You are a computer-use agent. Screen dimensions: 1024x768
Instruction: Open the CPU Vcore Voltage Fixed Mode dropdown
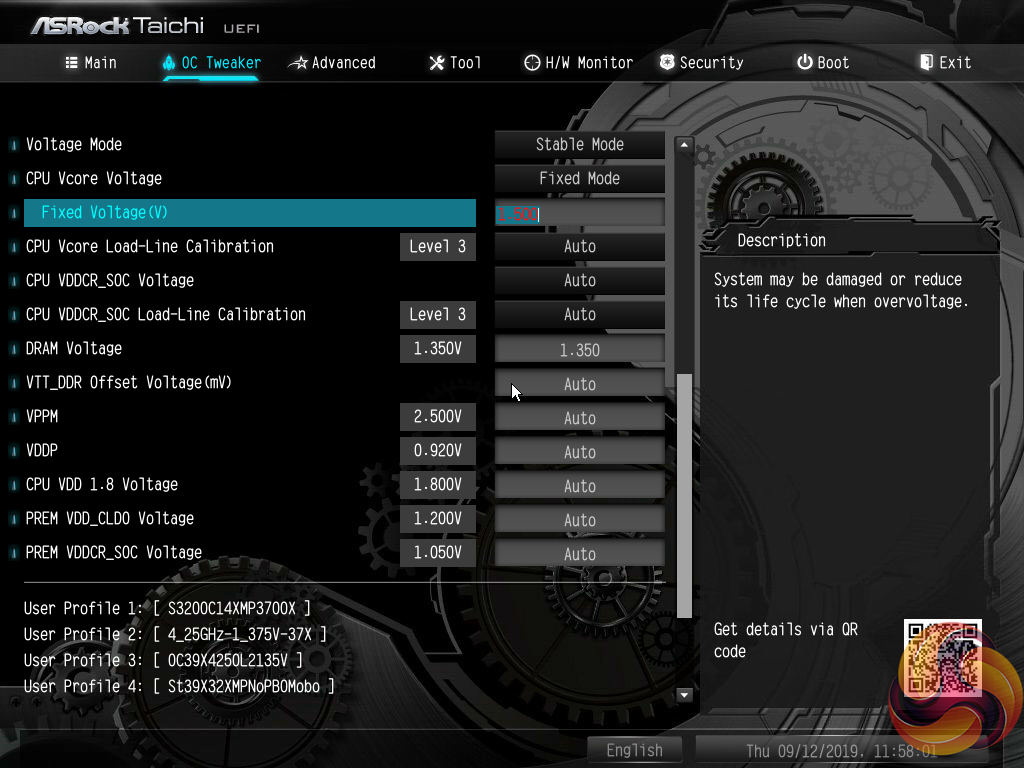pyautogui.click(x=580, y=179)
